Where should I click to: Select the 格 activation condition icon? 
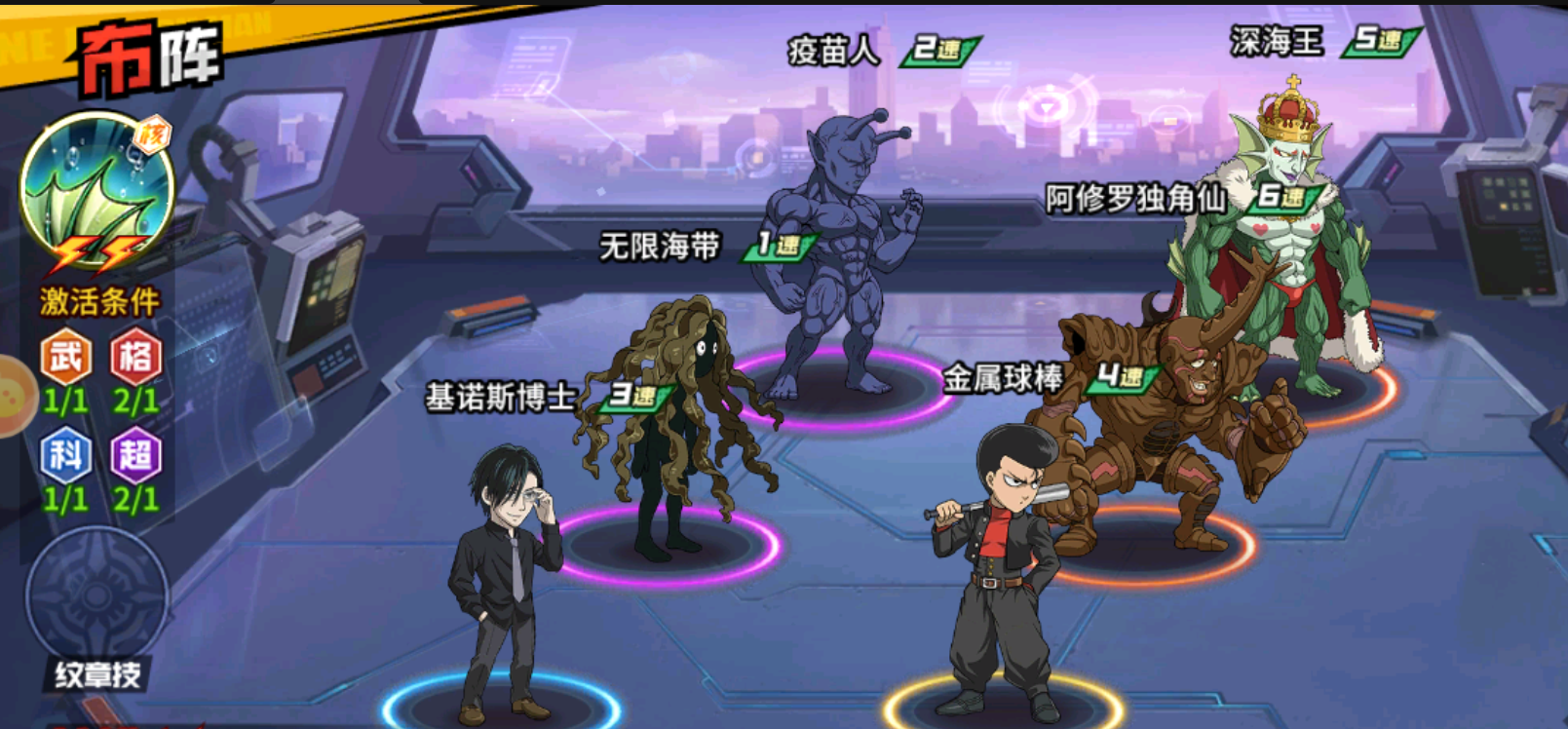pyautogui.click(x=135, y=359)
